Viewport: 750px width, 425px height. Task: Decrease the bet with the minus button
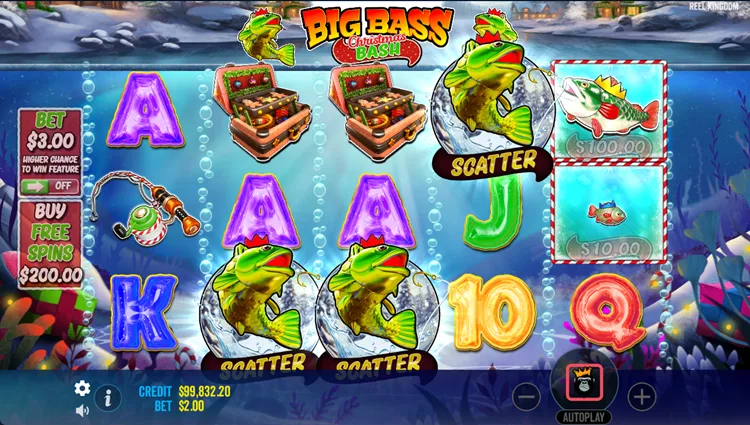pos(527,397)
